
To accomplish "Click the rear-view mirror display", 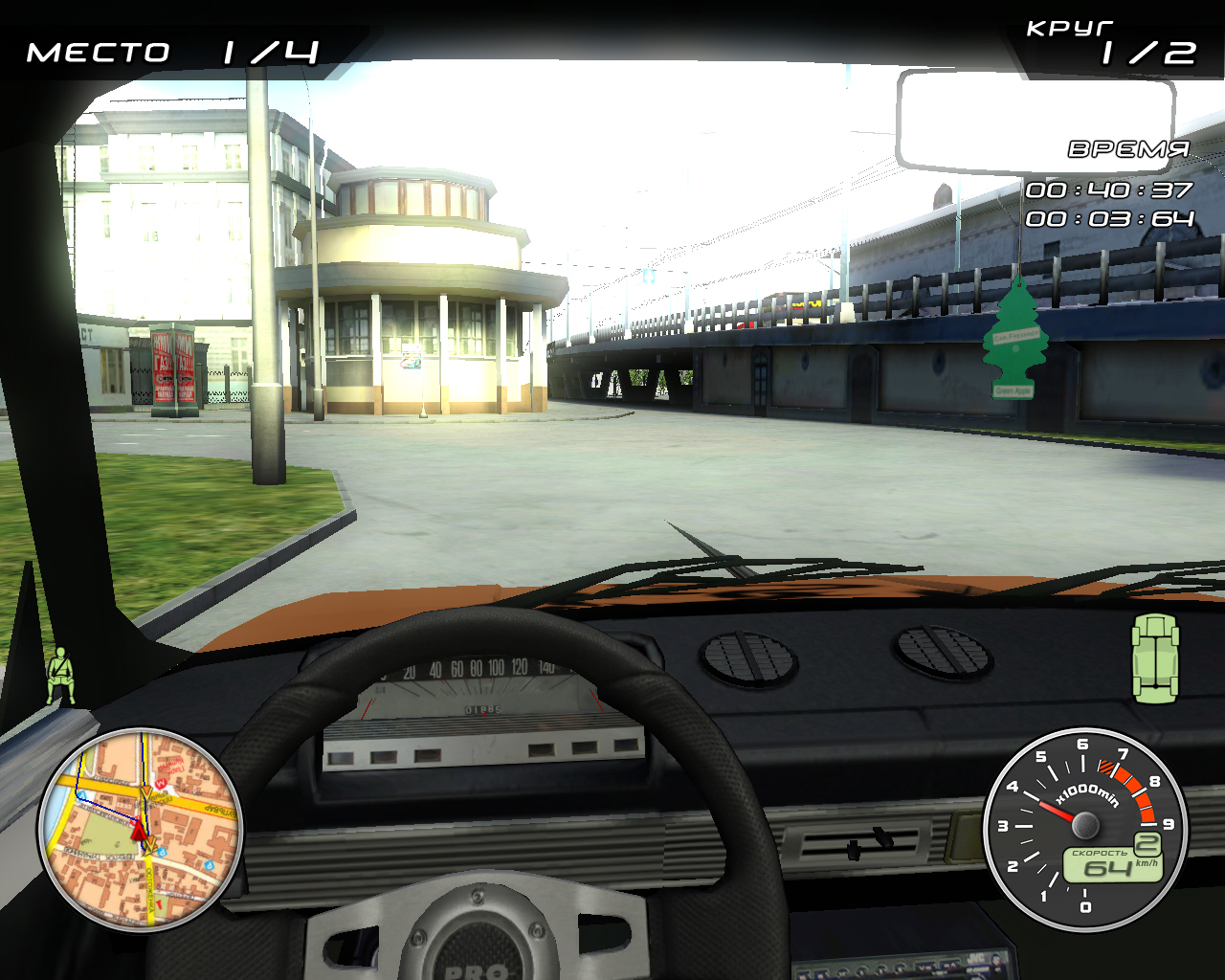I will tap(1034, 122).
